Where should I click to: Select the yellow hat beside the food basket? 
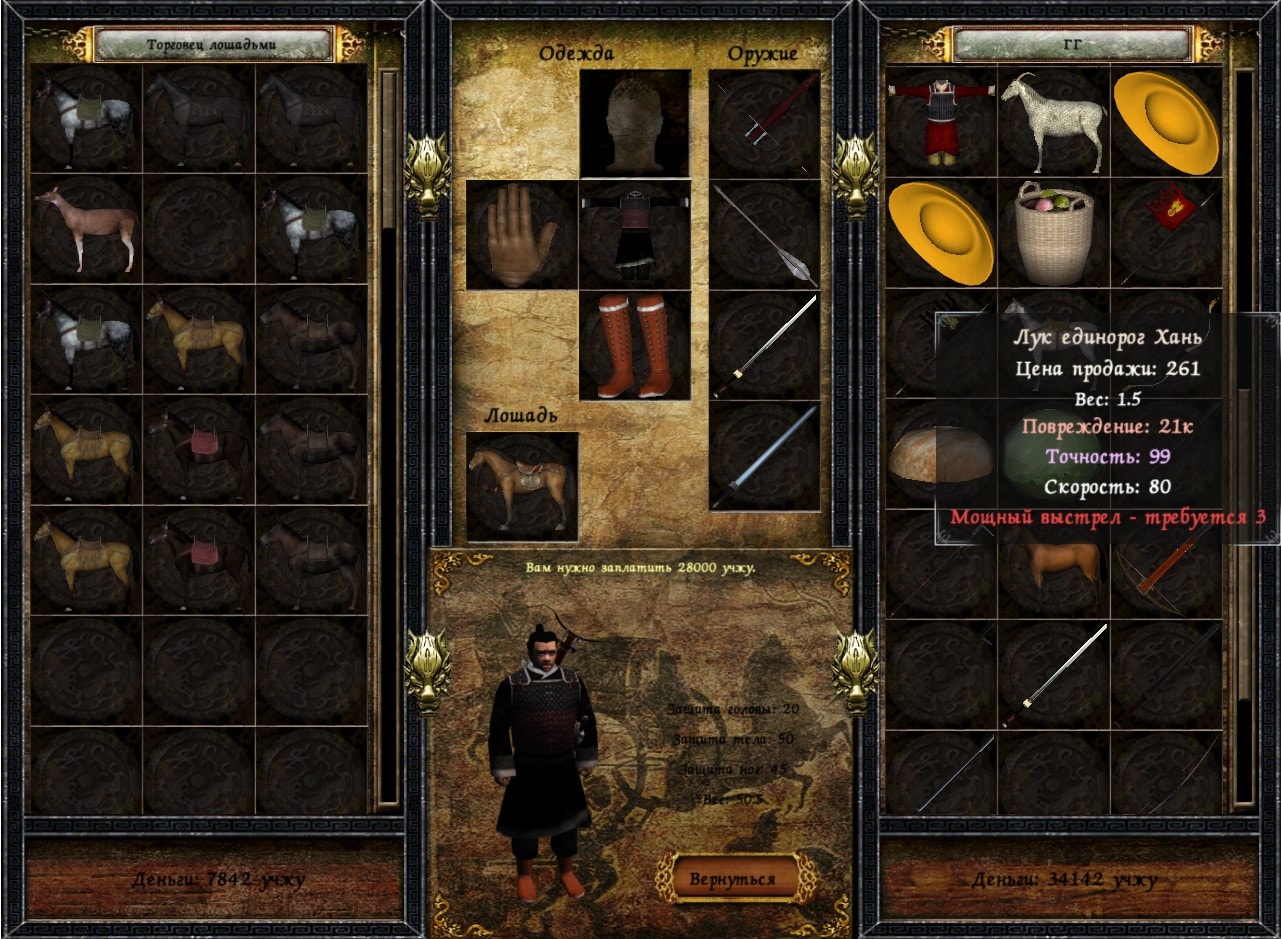pyautogui.click(x=940, y=232)
